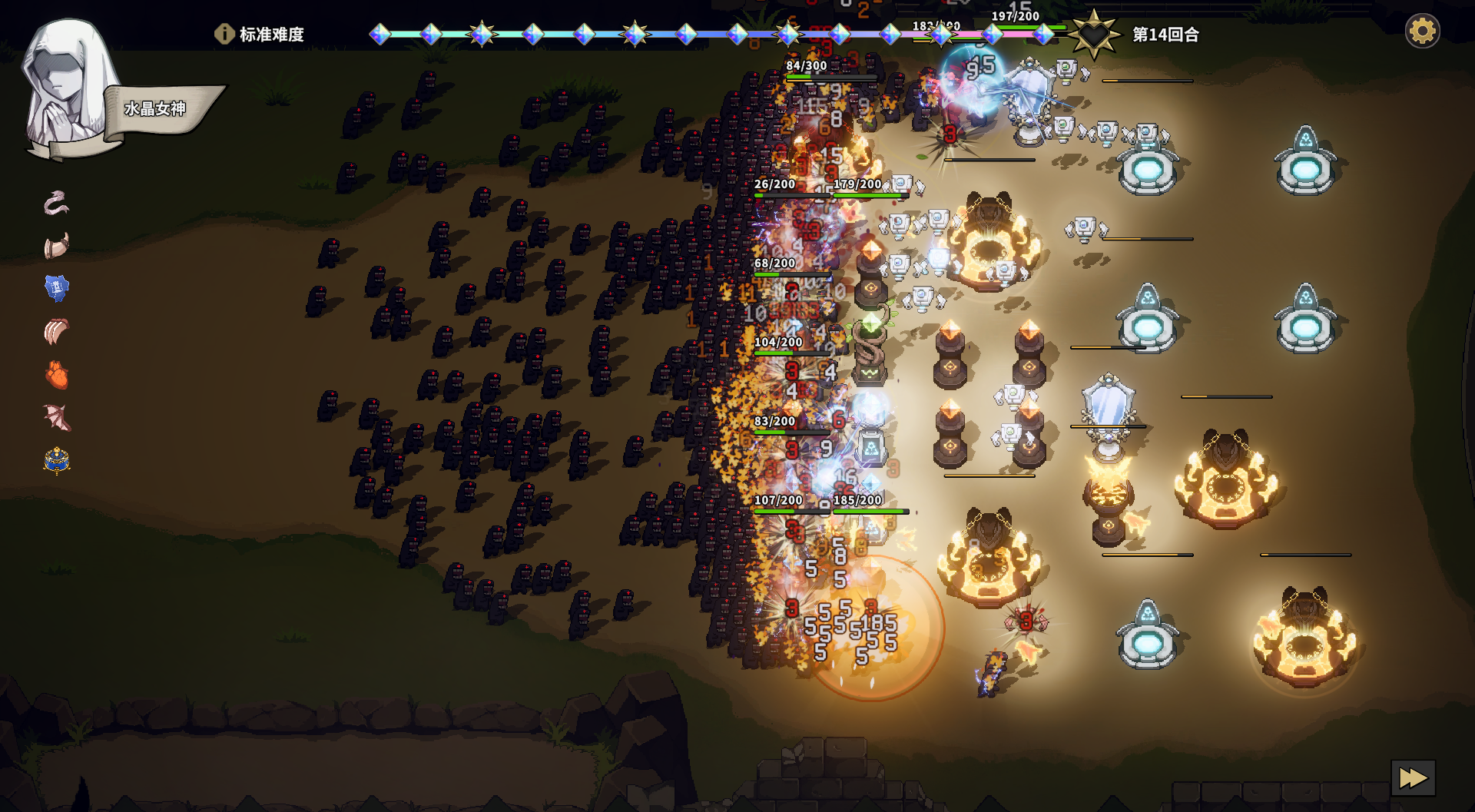Inspect the orange heart relic icon
Screen dimensions: 1475x812
[57, 376]
